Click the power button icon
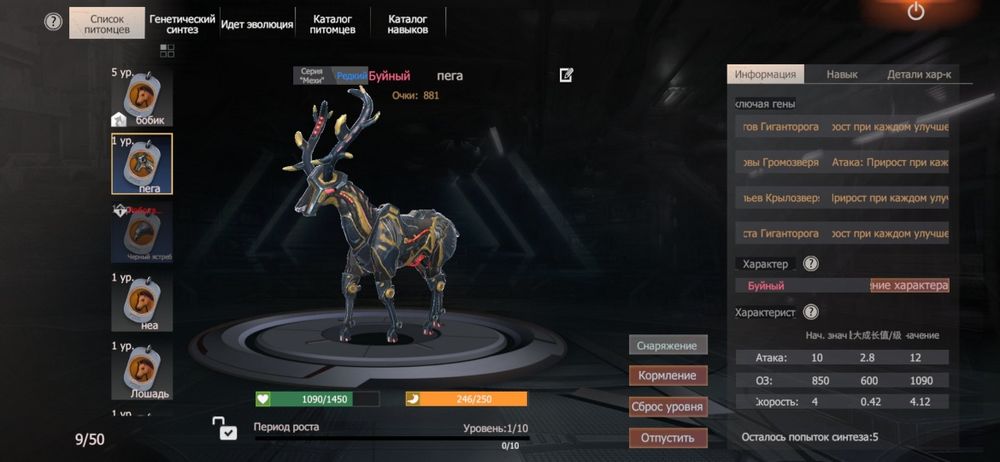The image size is (1000, 462). click(x=915, y=13)
